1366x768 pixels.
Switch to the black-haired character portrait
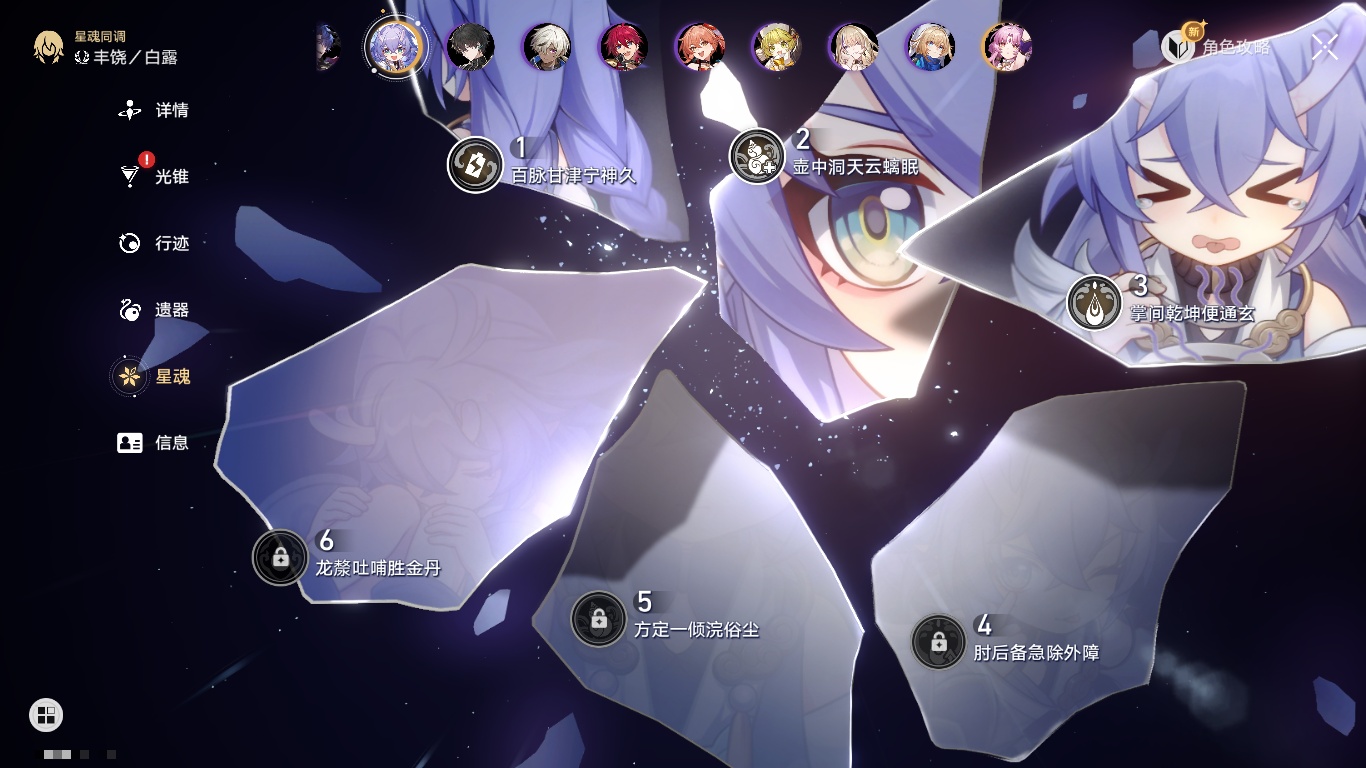471,46
